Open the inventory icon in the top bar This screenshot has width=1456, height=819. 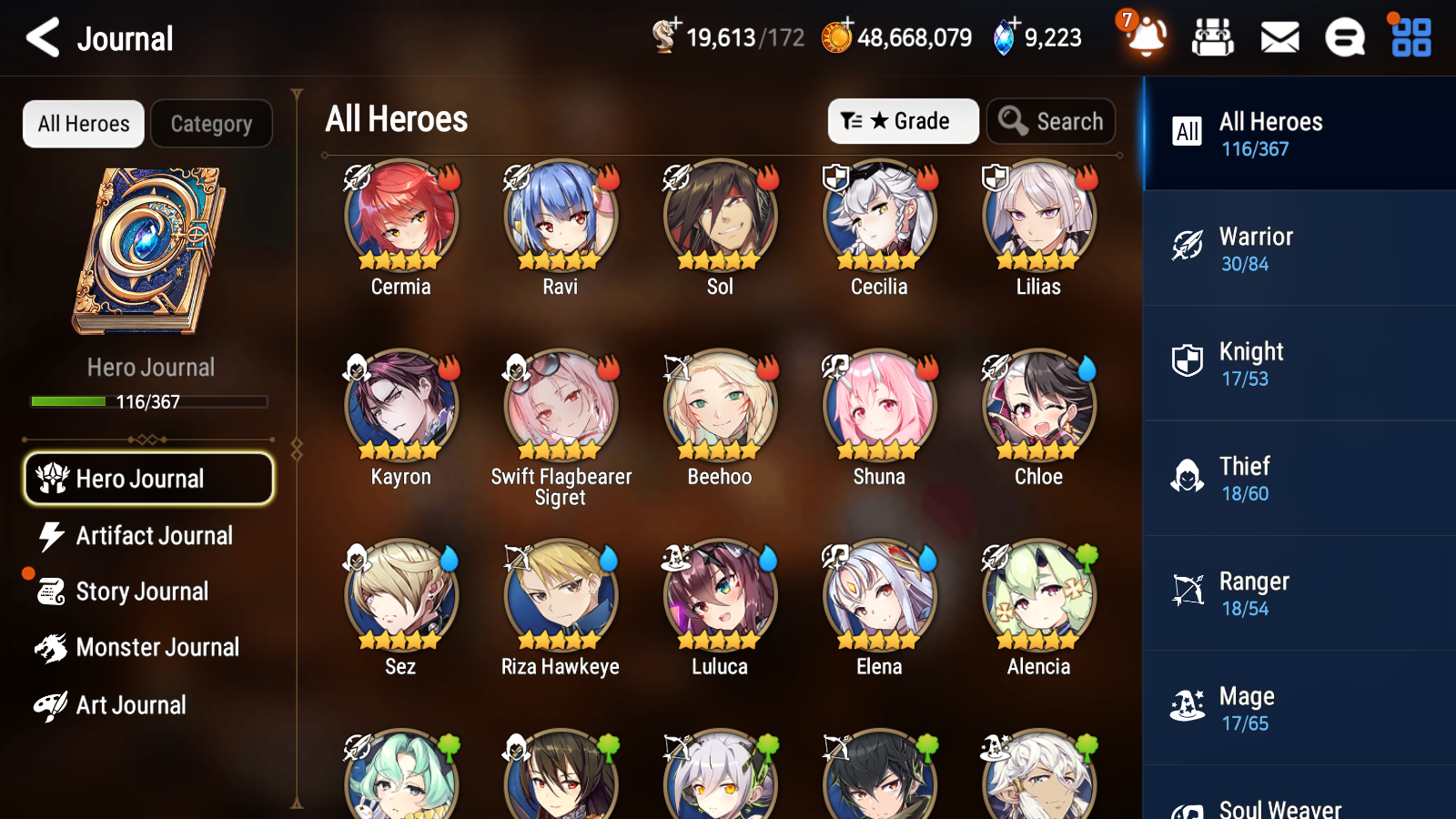(x=1214, y=37)
